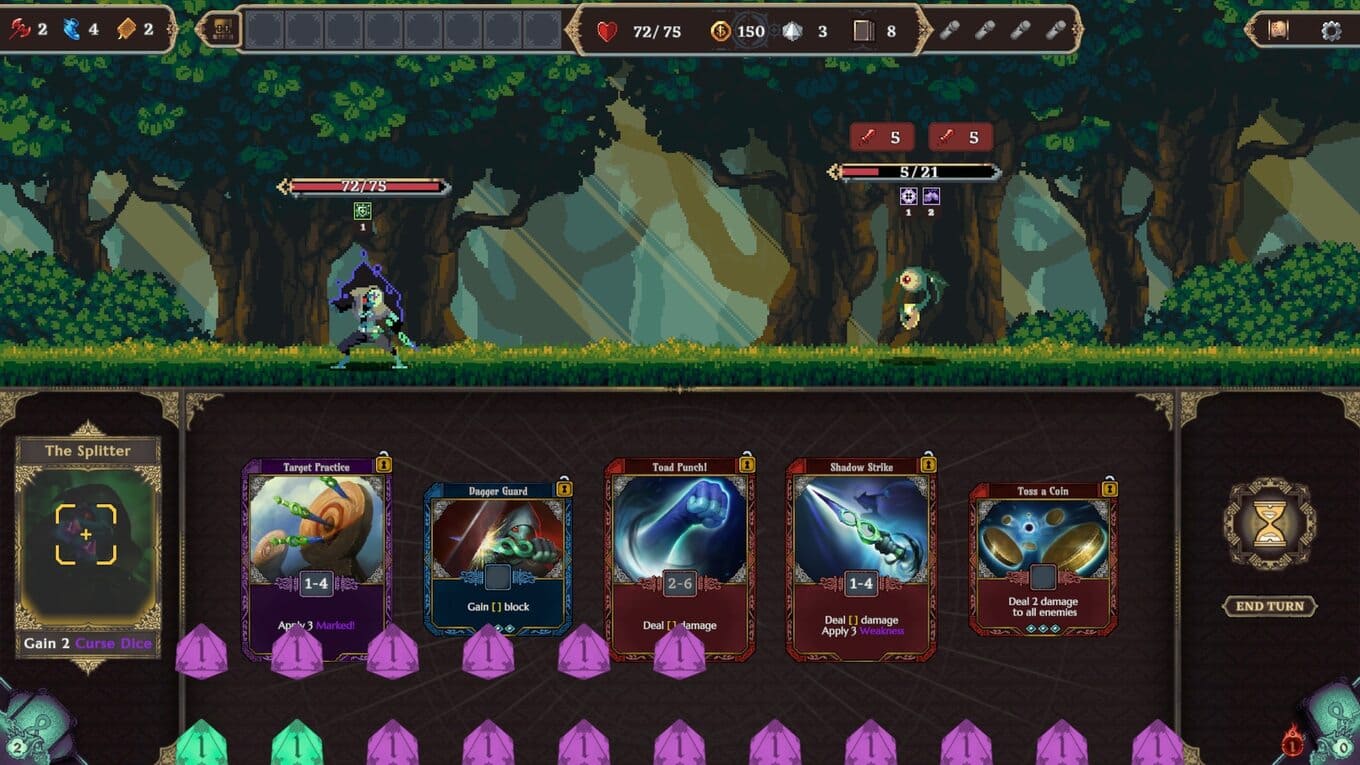Viewport: 1360px width, 765px height.
Task: Click the hourglass turn timer icon
Action: [x=1269, y=524]
